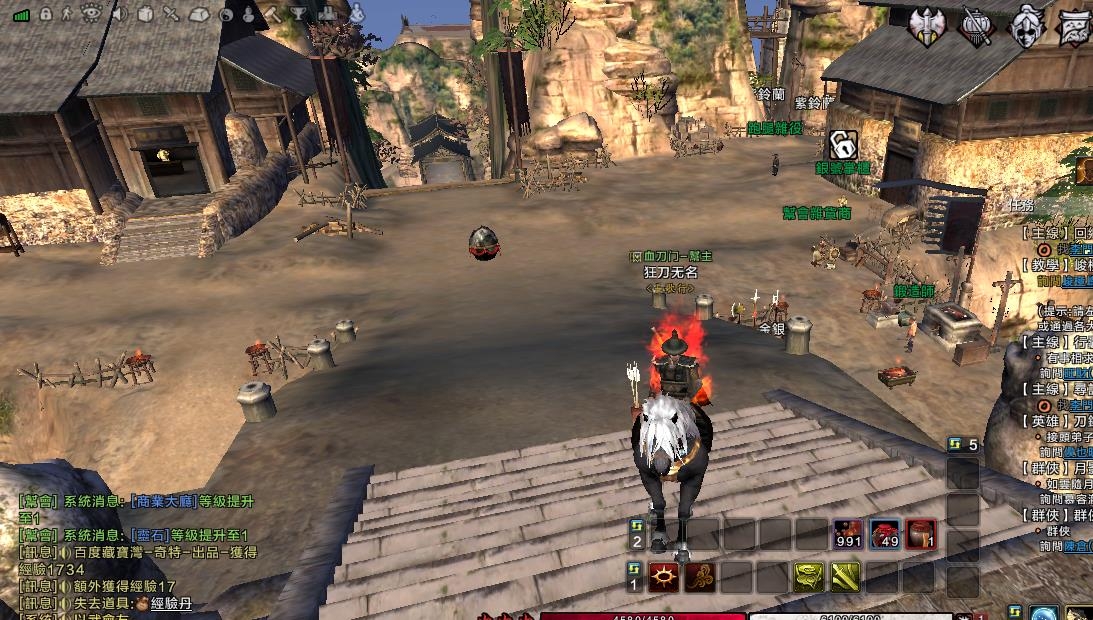Image resolution: width=1093 pixels, height=620 pixels.
Task: Toggle the padlock icon in the top toolbar
Action: point(44,13)
